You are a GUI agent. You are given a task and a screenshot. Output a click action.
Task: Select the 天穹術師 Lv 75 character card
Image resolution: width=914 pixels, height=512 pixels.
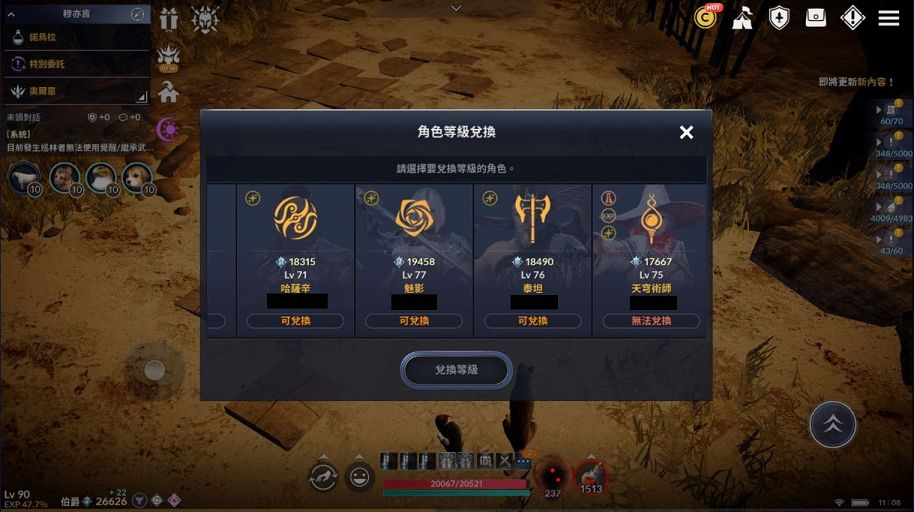click(x=651, y=260)
